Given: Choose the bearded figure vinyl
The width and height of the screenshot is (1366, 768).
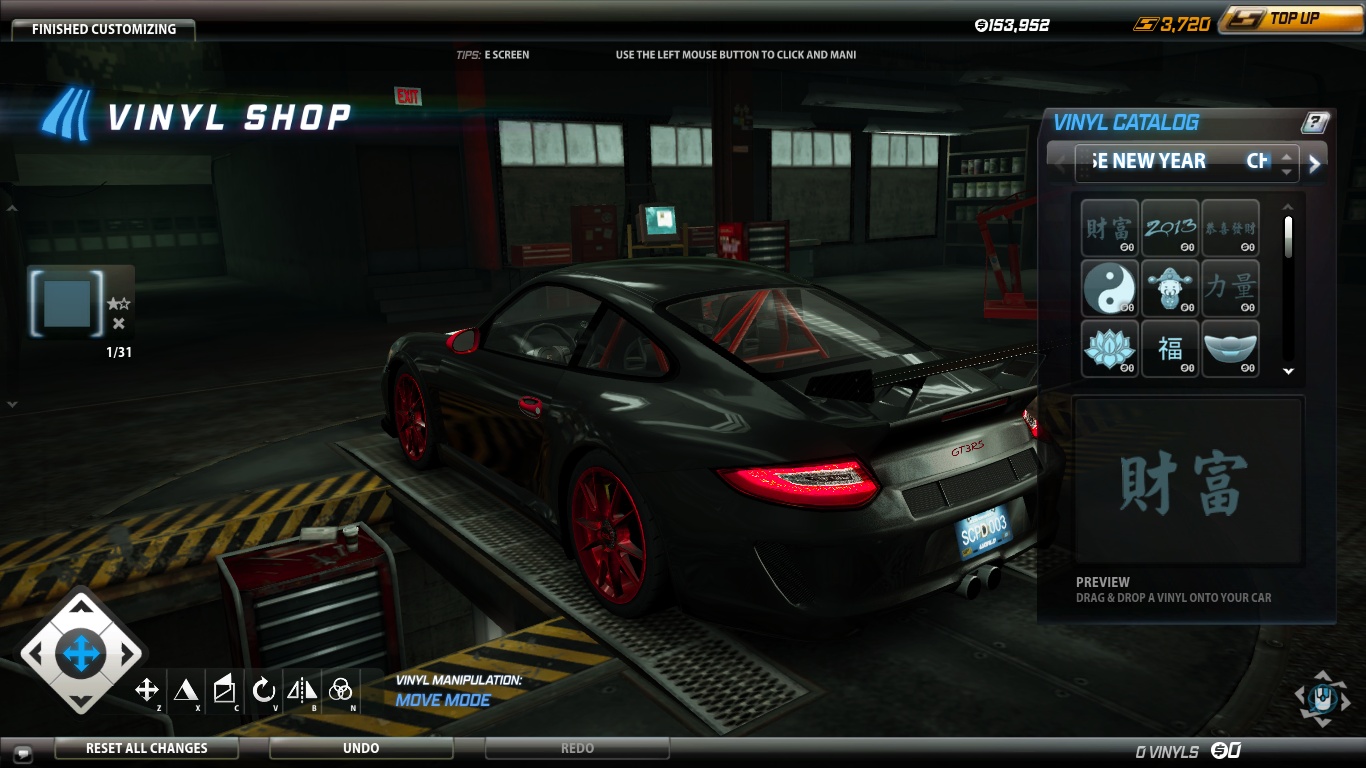Looking at the screenshot, I should click(x=1170, y=289).
